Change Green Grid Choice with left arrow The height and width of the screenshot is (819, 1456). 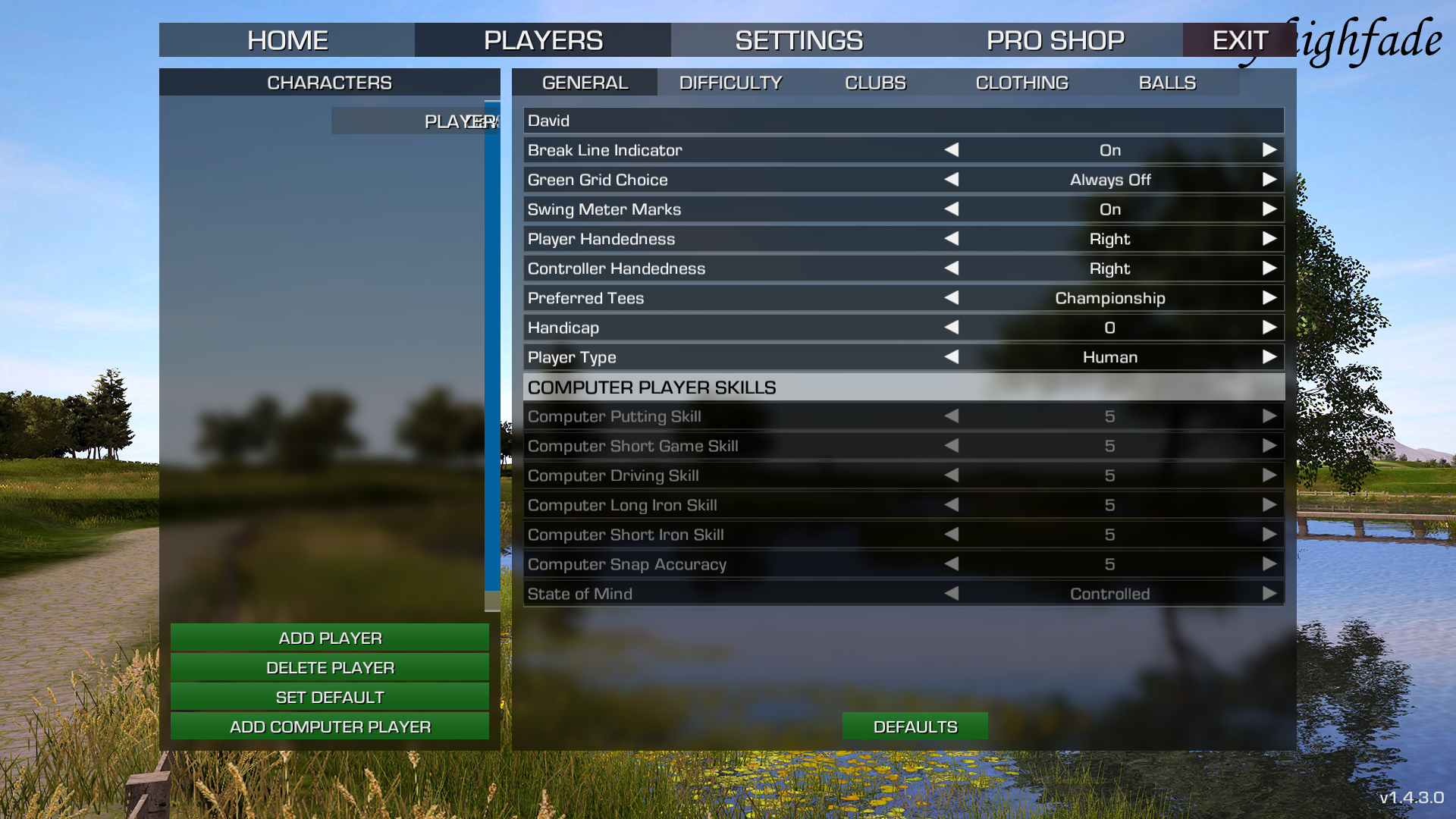click(952, 180)
